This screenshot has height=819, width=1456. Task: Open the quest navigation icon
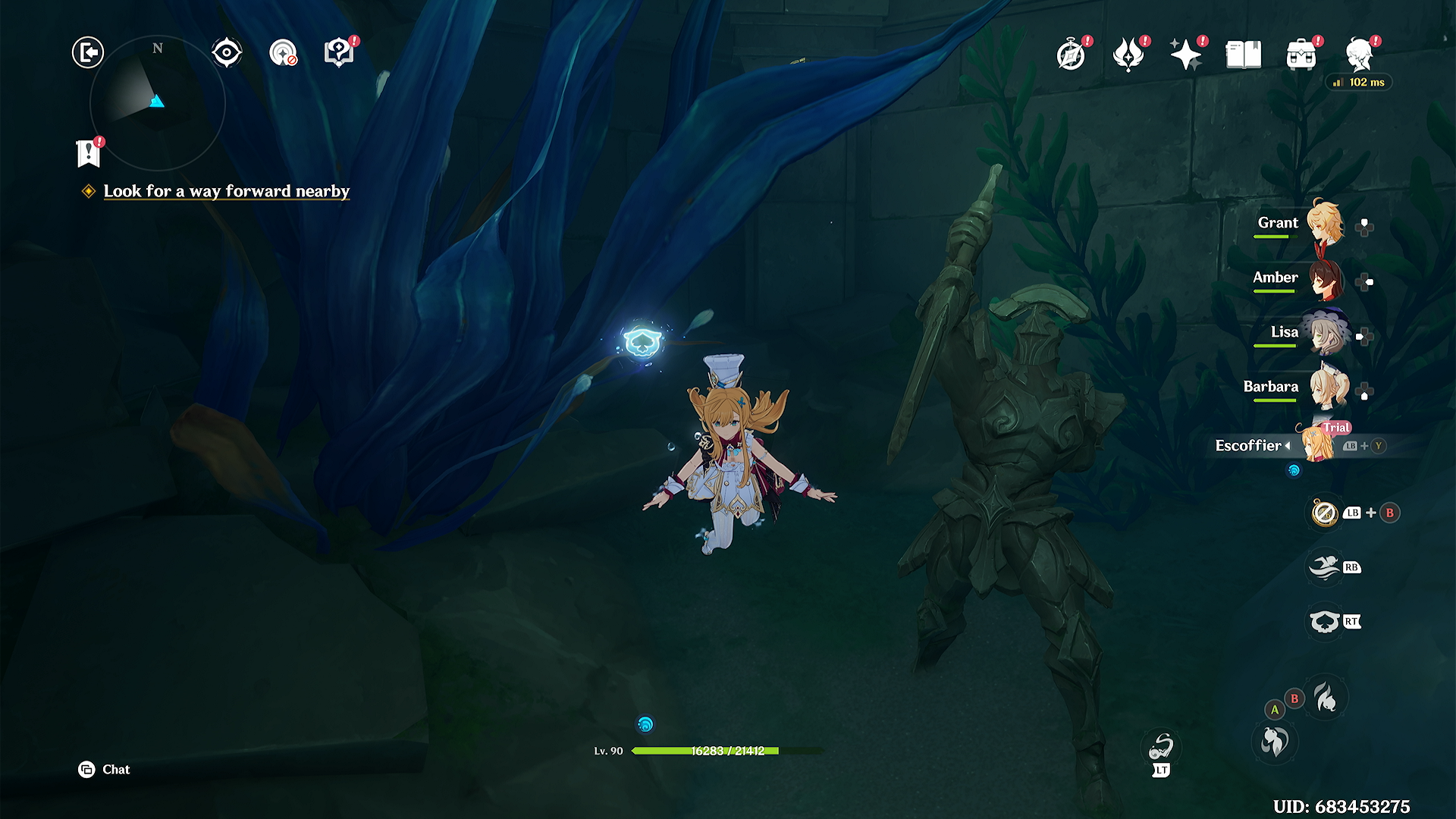point(283,53)
